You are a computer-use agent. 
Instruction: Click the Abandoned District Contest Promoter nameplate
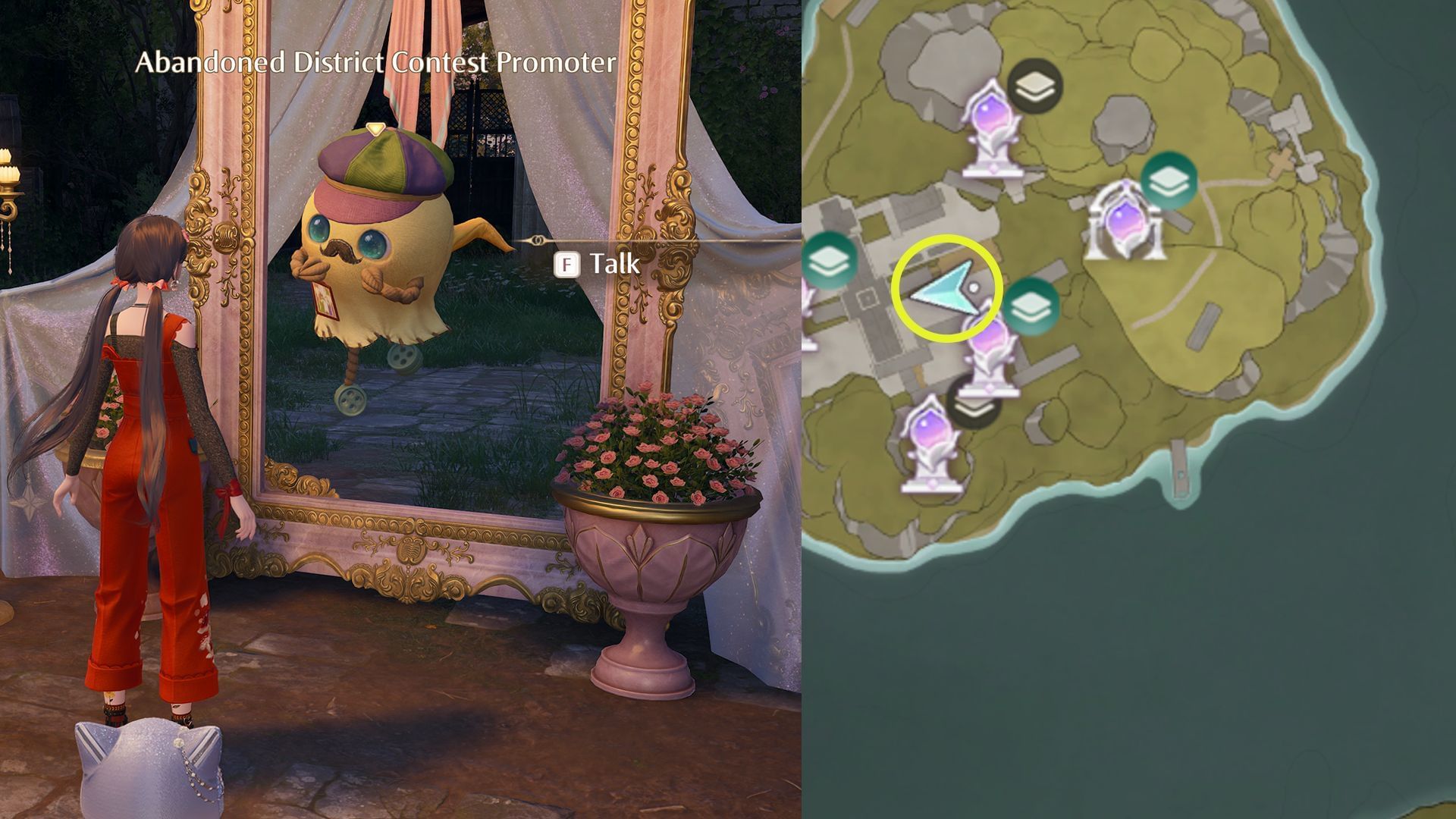point(375,64)
